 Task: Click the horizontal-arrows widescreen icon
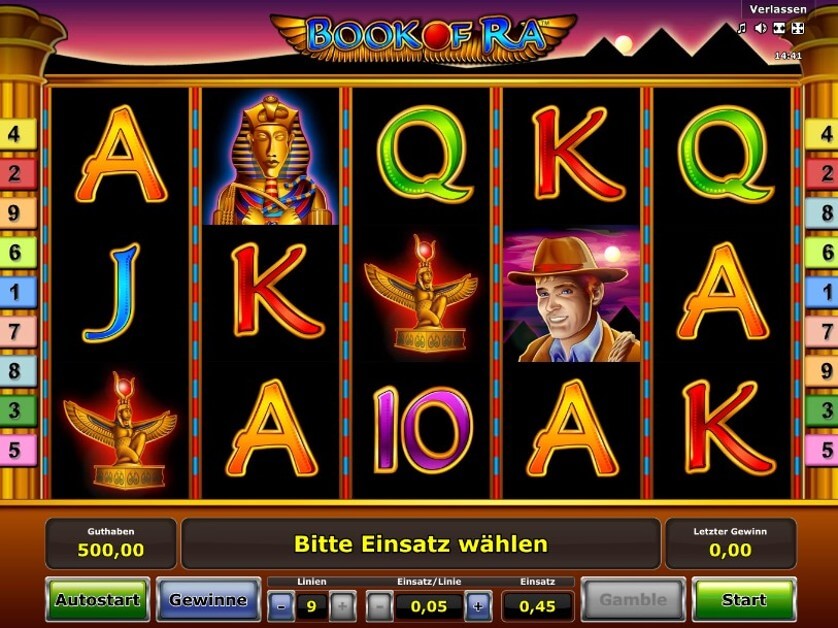[x=779, y=28]
